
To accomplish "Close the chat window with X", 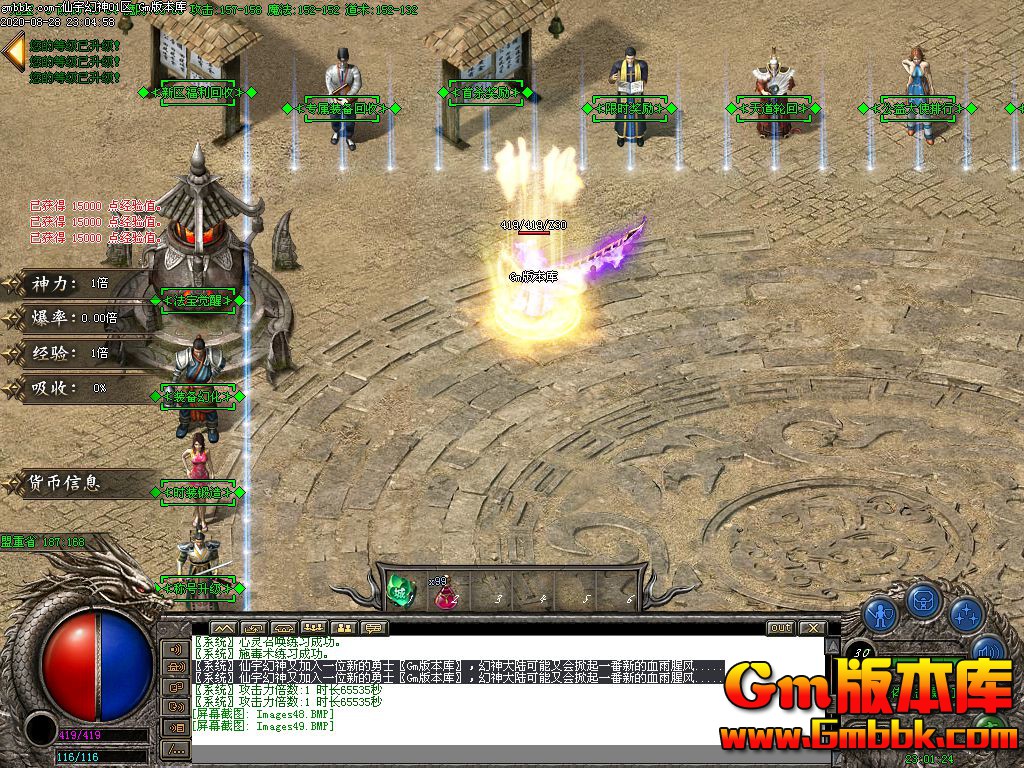I will [x=813, y=628].
